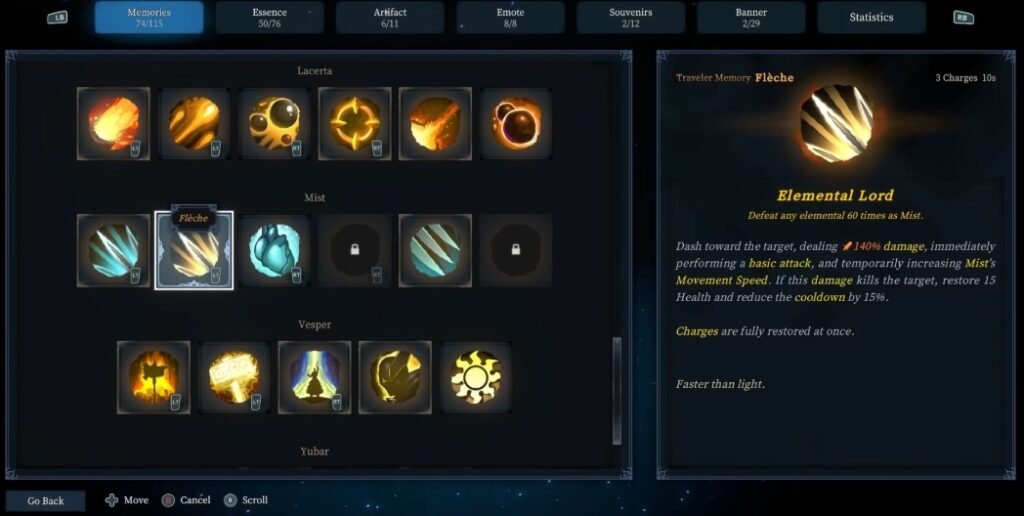Show the Emote tab
This screenshot has width=1024, height=516.
tap(510, 17)
